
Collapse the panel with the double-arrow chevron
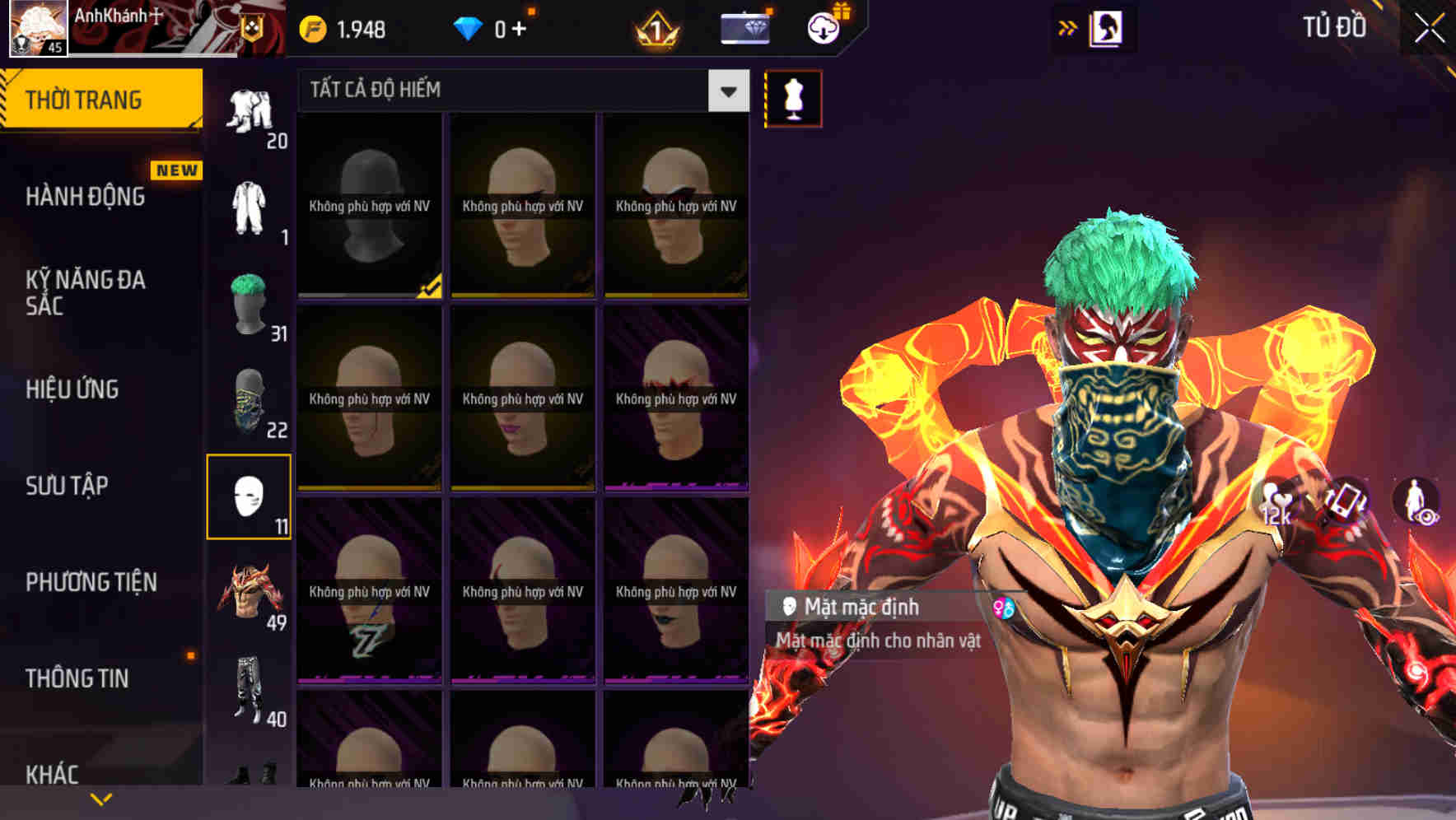point(1068,27)
